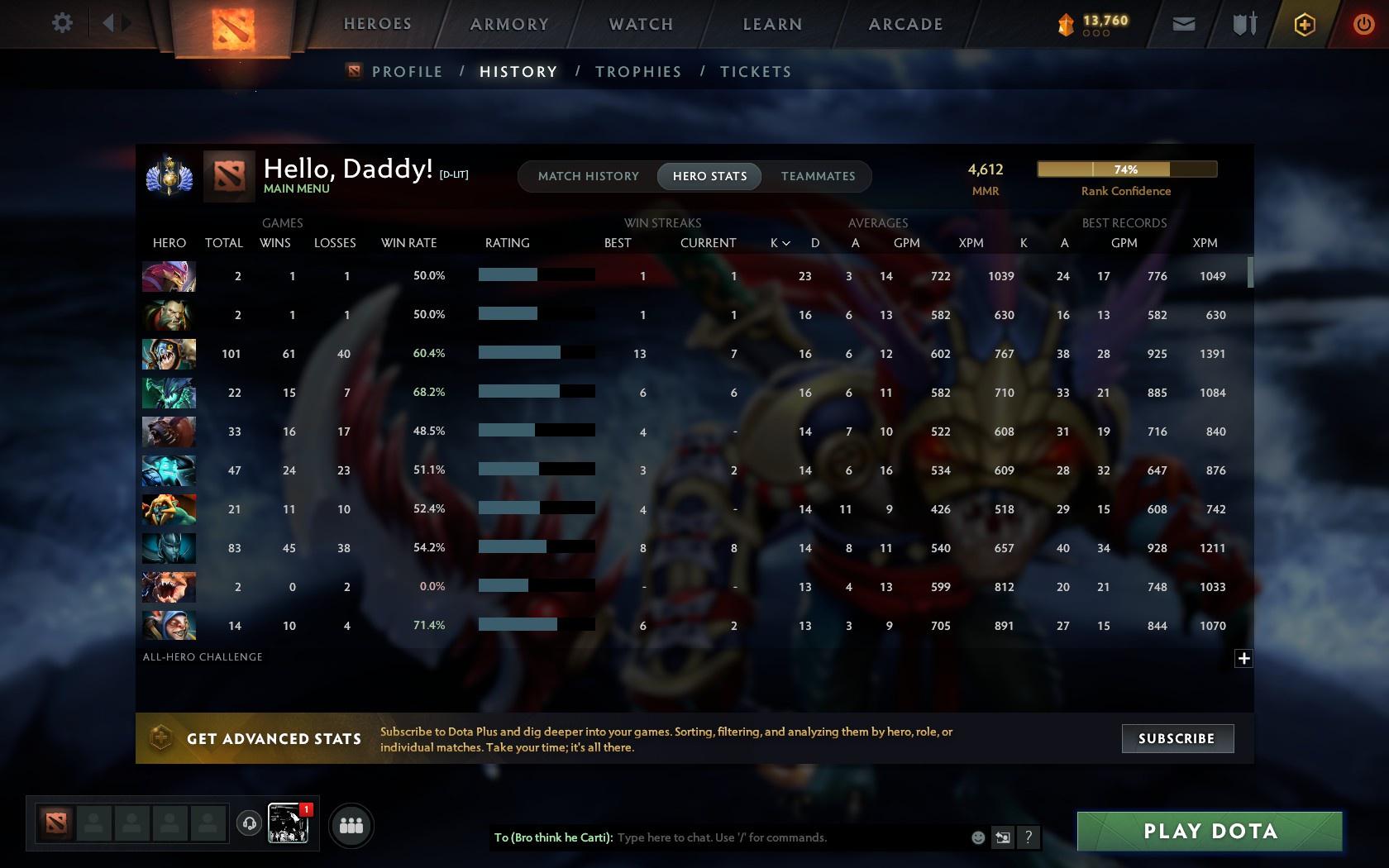Open Dota Plus via the gold hexagon icon
The height and width of the screenshot is (868, 1389).
(x=1304, y=23)
